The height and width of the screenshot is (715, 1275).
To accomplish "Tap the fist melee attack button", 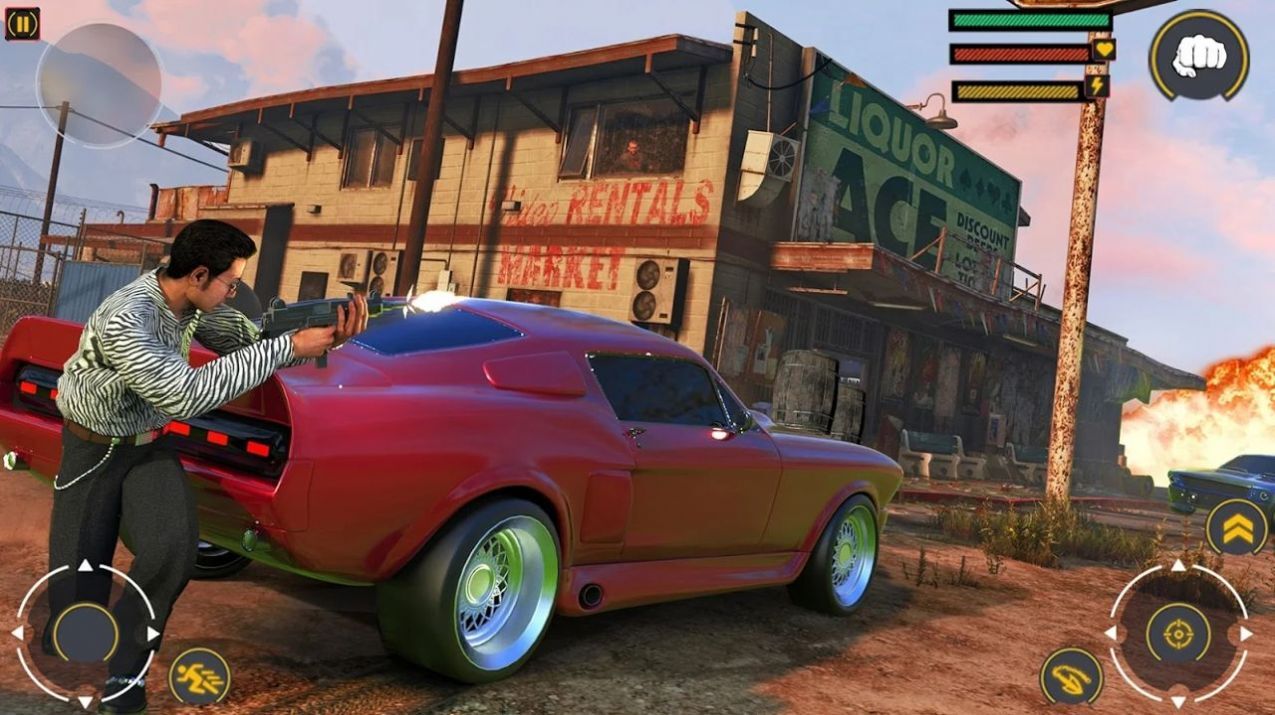I will pyautogui.click(x=1198, y=55).
